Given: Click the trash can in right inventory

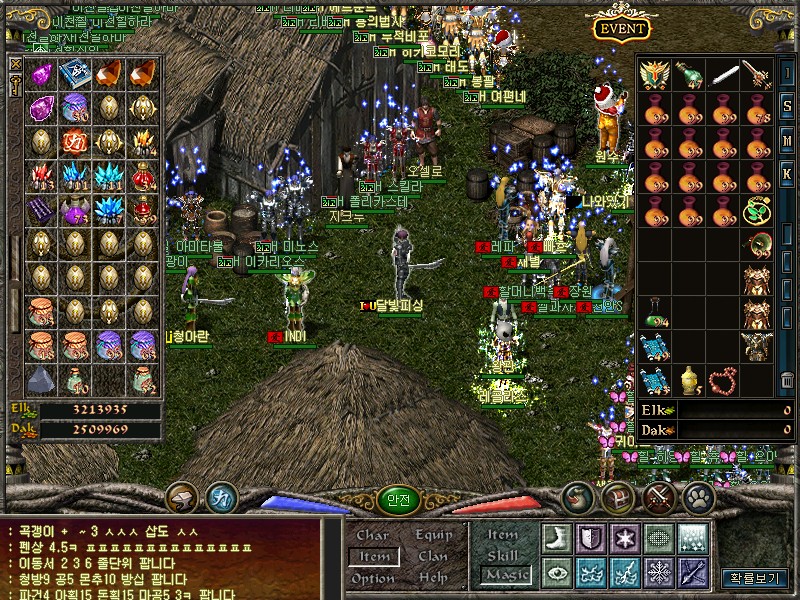Looking at the screenshot, I should pyautogui.click(x=788, y=379).
